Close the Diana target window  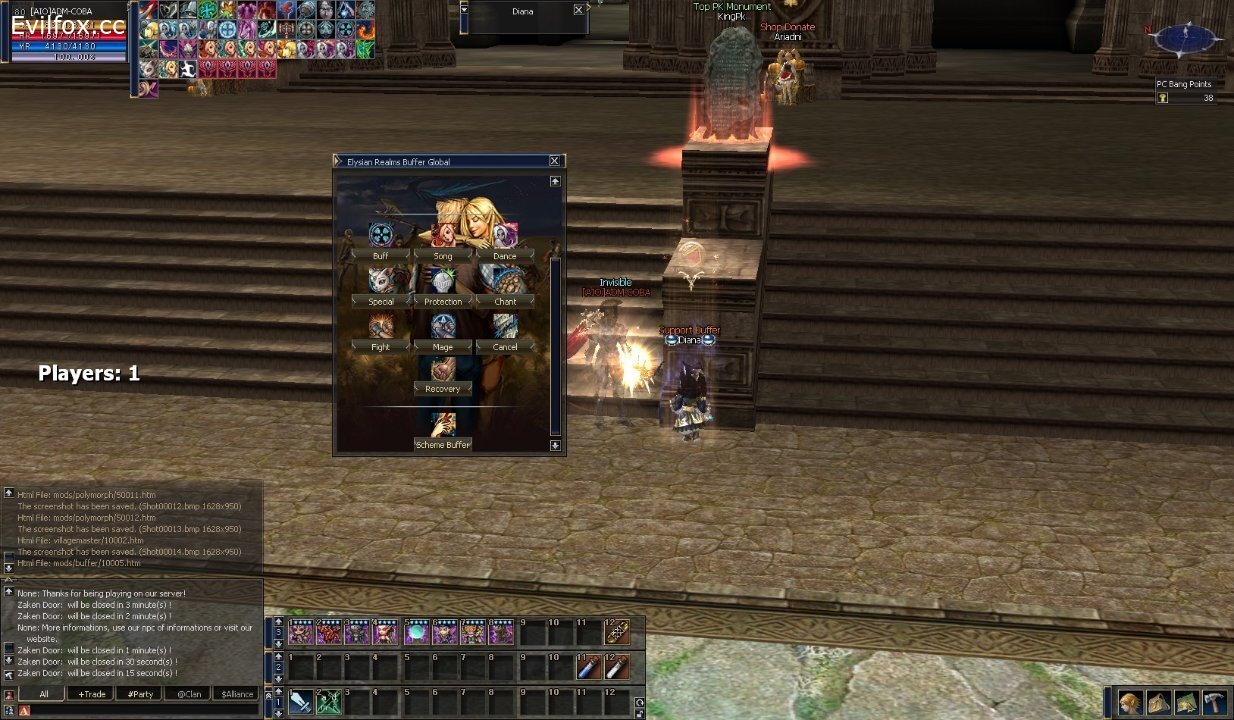click(578, 10)
